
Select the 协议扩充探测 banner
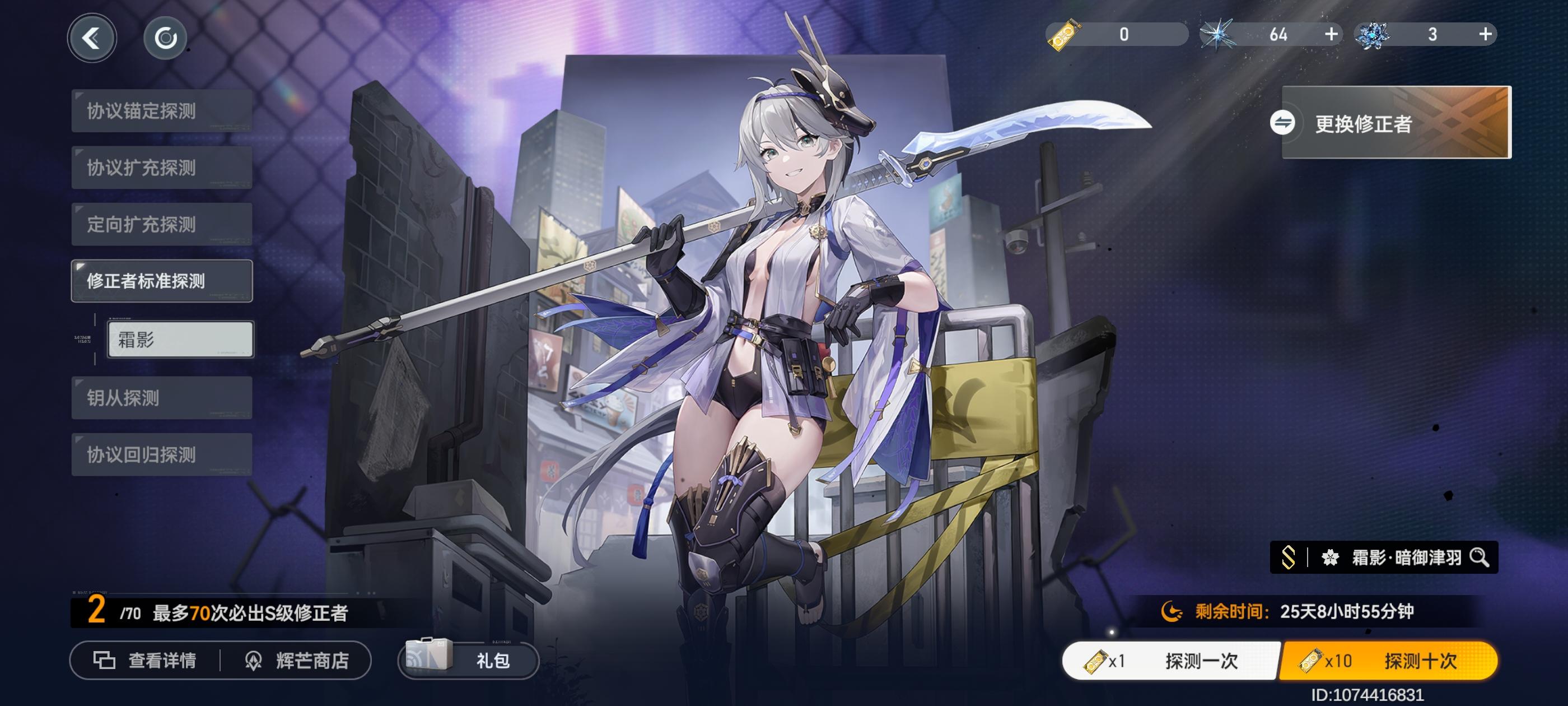tap(161, 168)
